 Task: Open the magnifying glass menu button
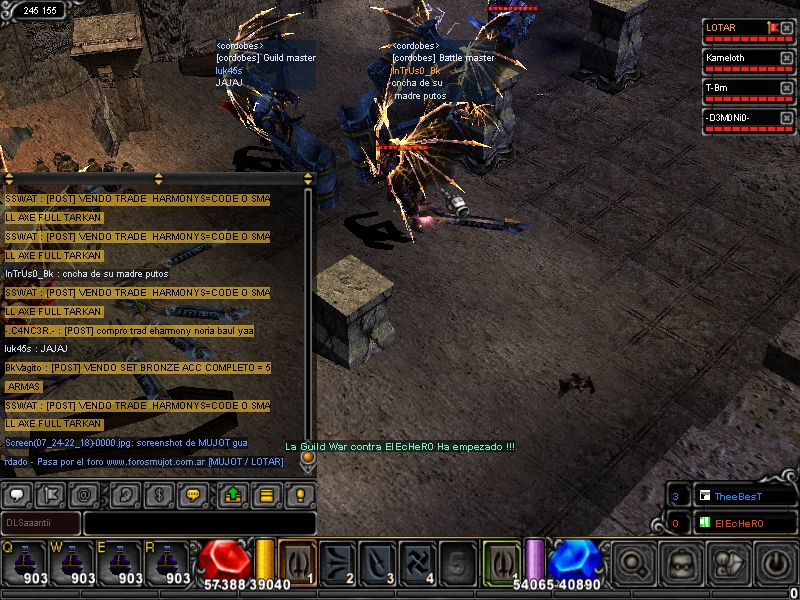(x=634, y=565)
